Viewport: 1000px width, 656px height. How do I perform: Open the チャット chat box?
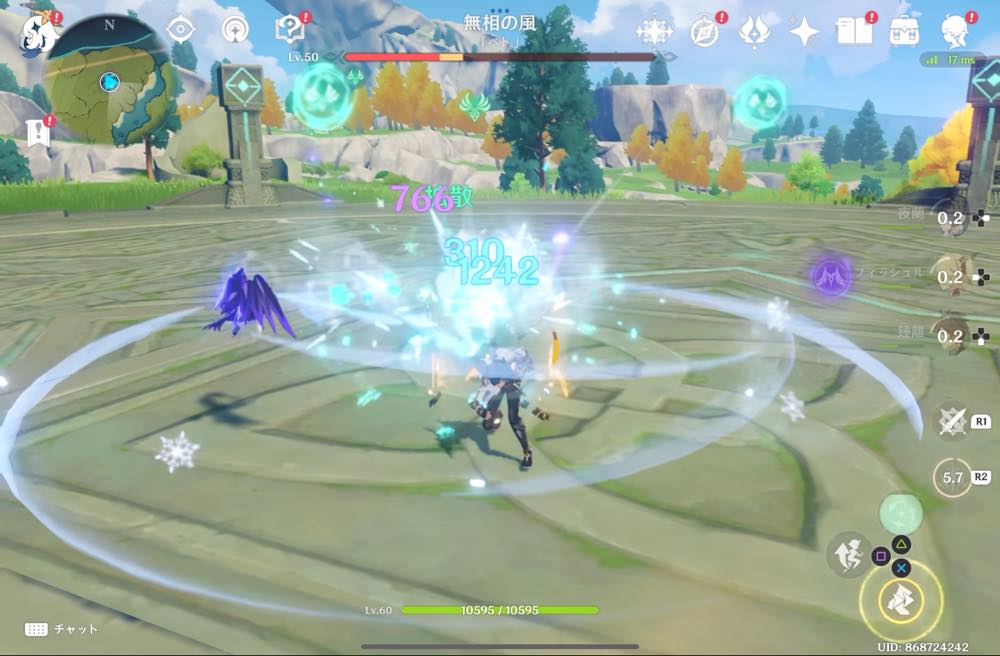62,629
